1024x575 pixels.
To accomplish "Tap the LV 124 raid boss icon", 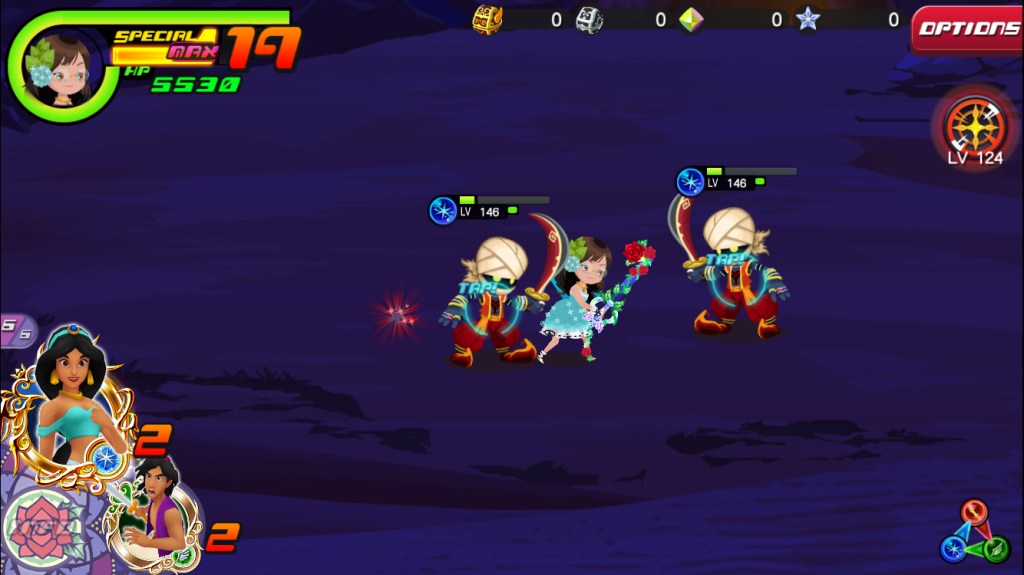I will point(975,126).
